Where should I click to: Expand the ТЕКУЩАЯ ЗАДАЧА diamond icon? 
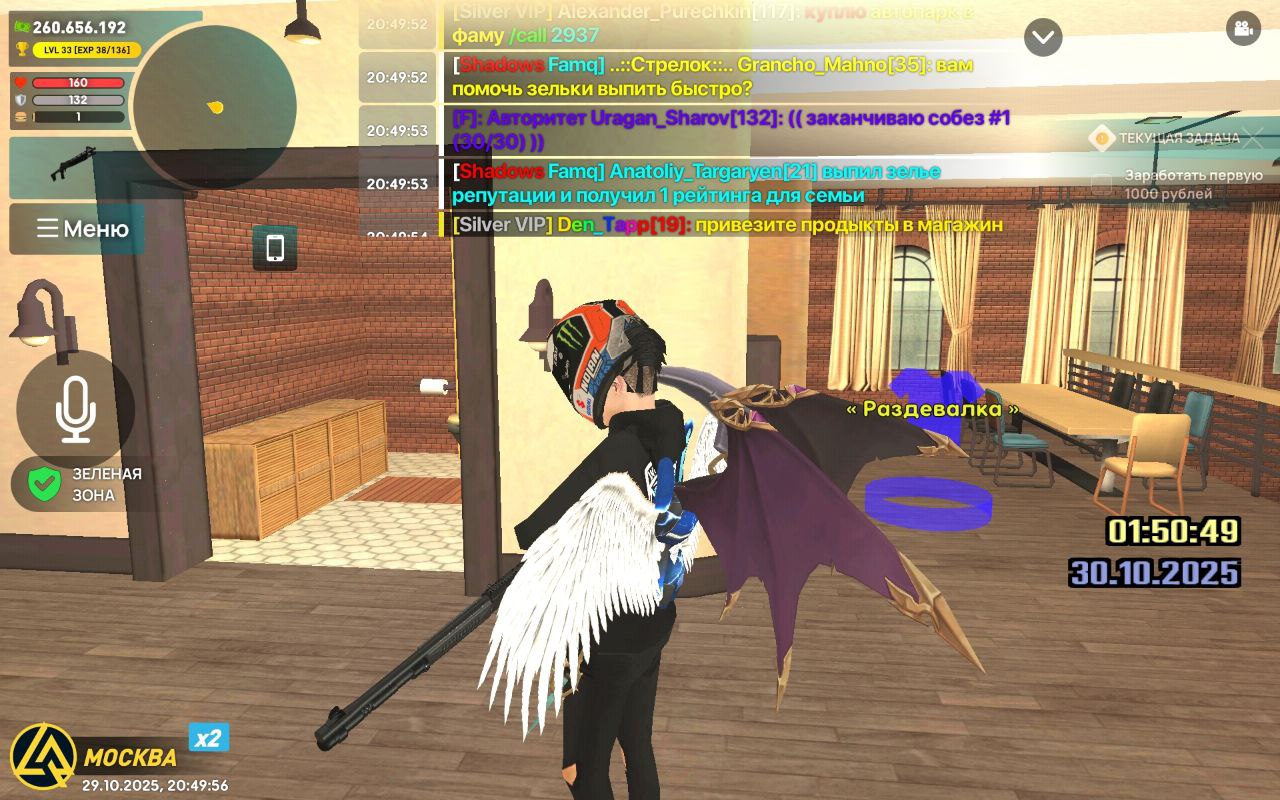(x=1101, y=136)
